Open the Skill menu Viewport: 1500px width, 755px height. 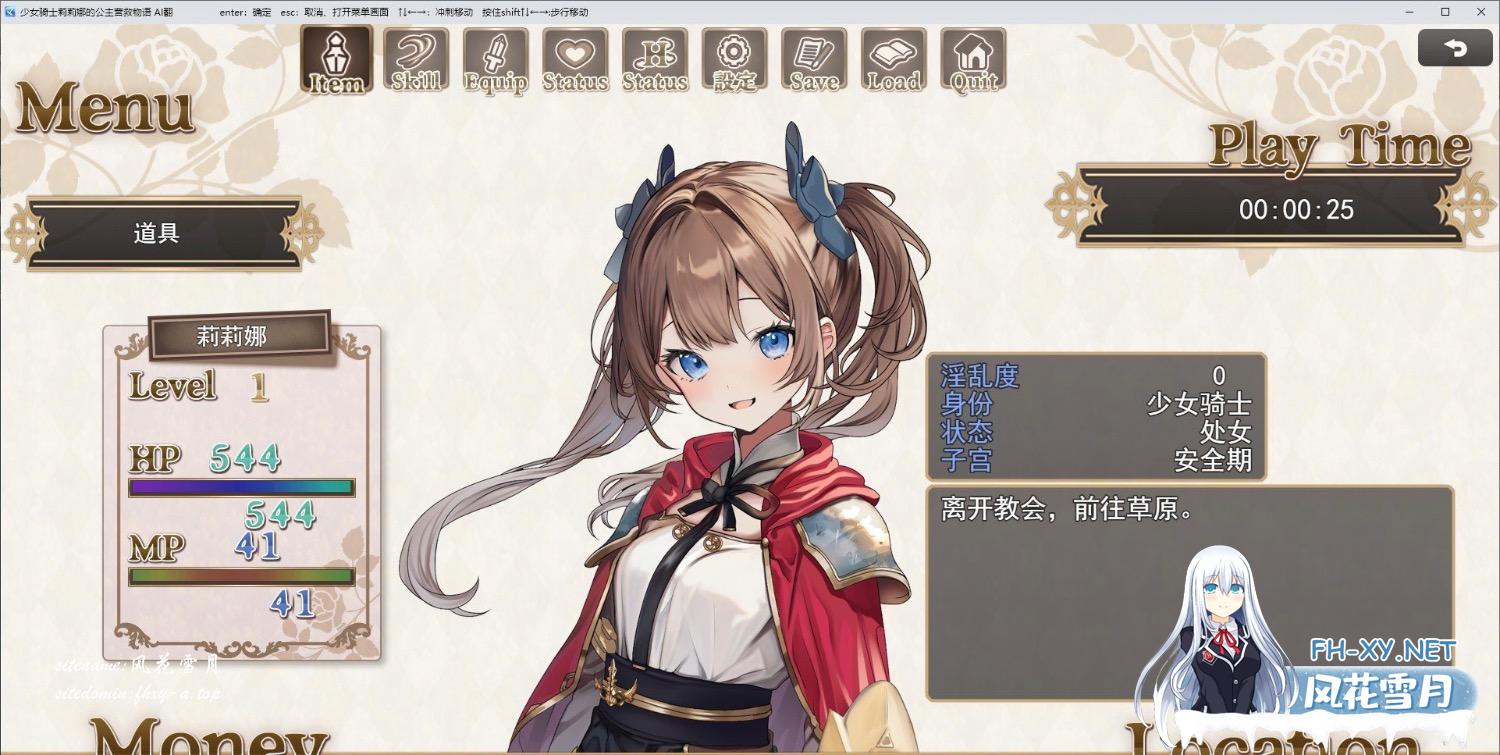[x=416, y=59]
